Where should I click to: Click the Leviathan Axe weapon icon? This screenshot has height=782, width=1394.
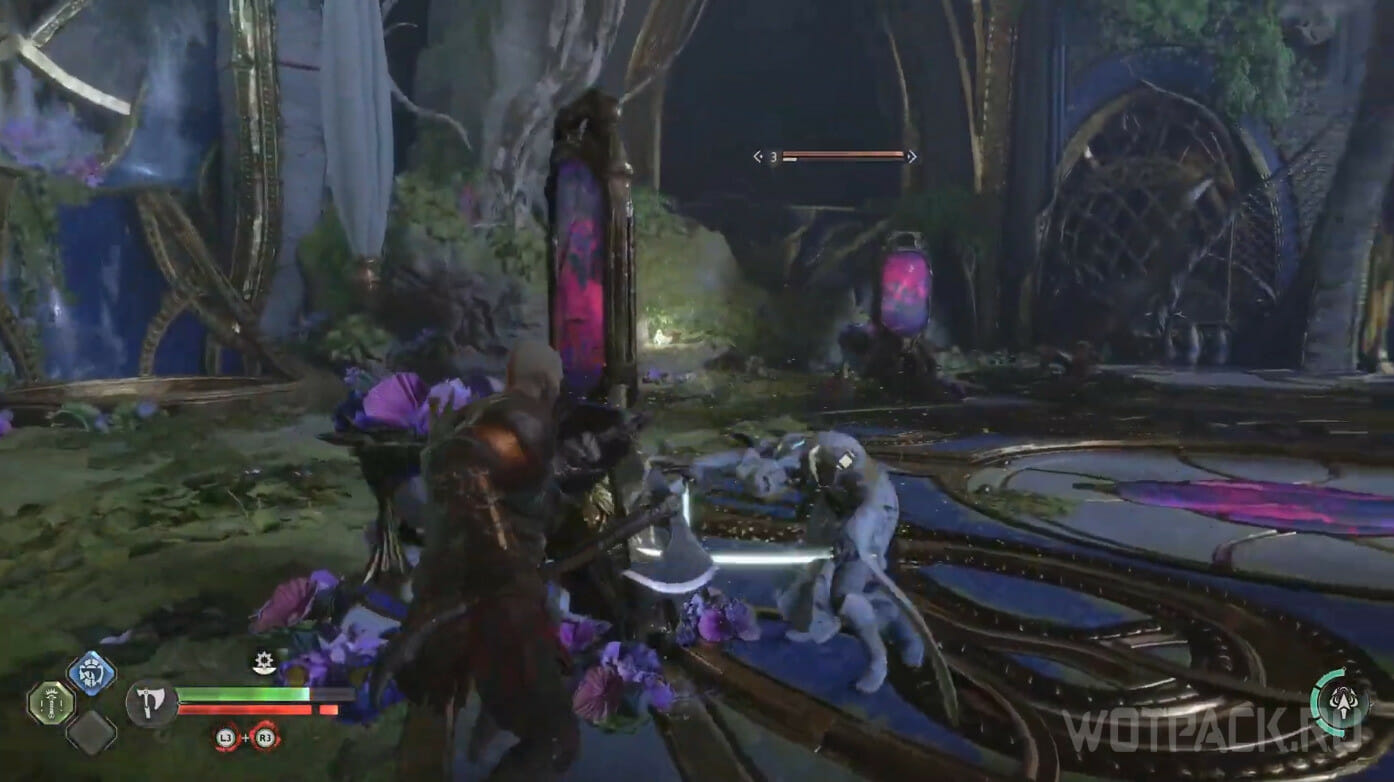(152, 702)
